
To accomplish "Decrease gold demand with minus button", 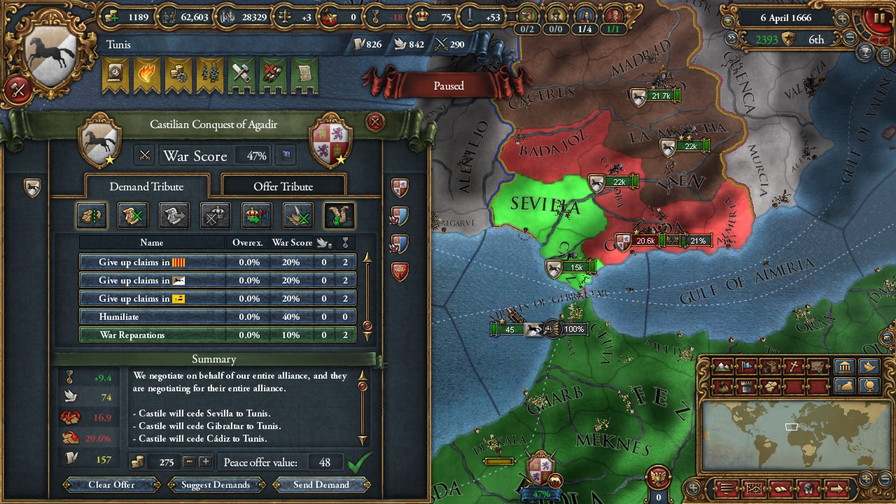I will pyautogui.click(x=187, y=462).
